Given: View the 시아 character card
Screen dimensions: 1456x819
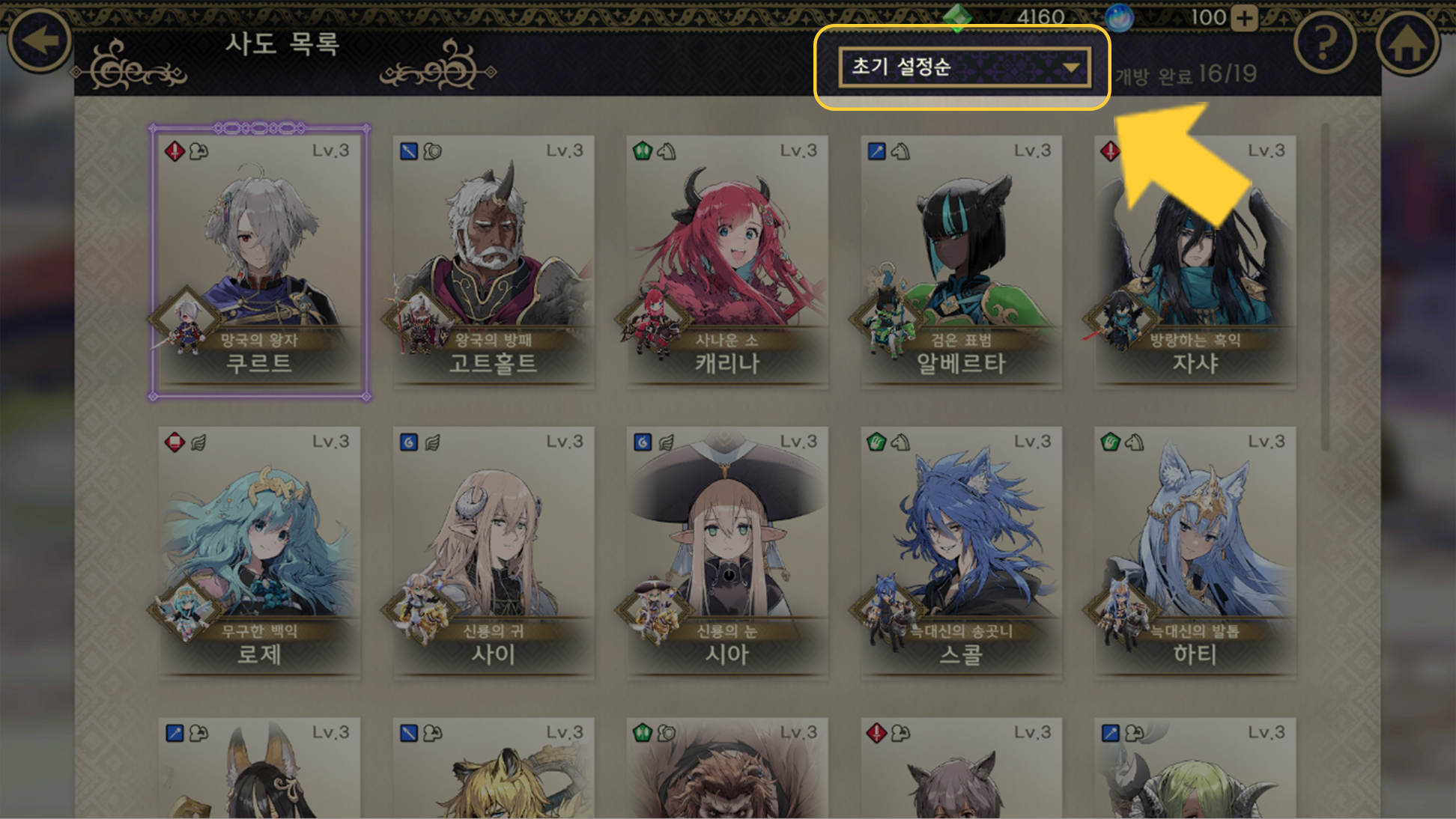Looking at the screenshot, I should [x=727, y=552].
